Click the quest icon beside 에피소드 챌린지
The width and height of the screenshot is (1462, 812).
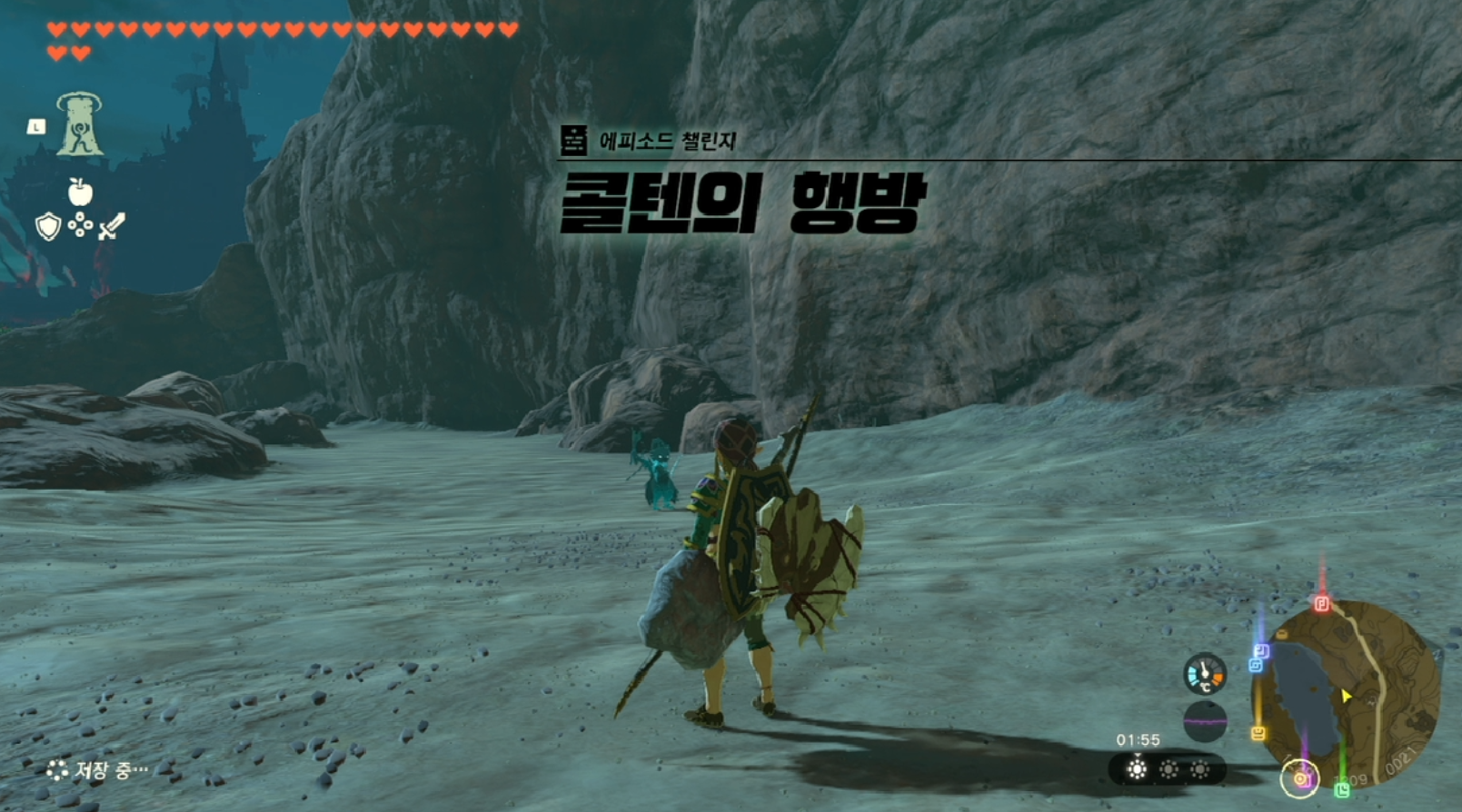pos(573,141)
